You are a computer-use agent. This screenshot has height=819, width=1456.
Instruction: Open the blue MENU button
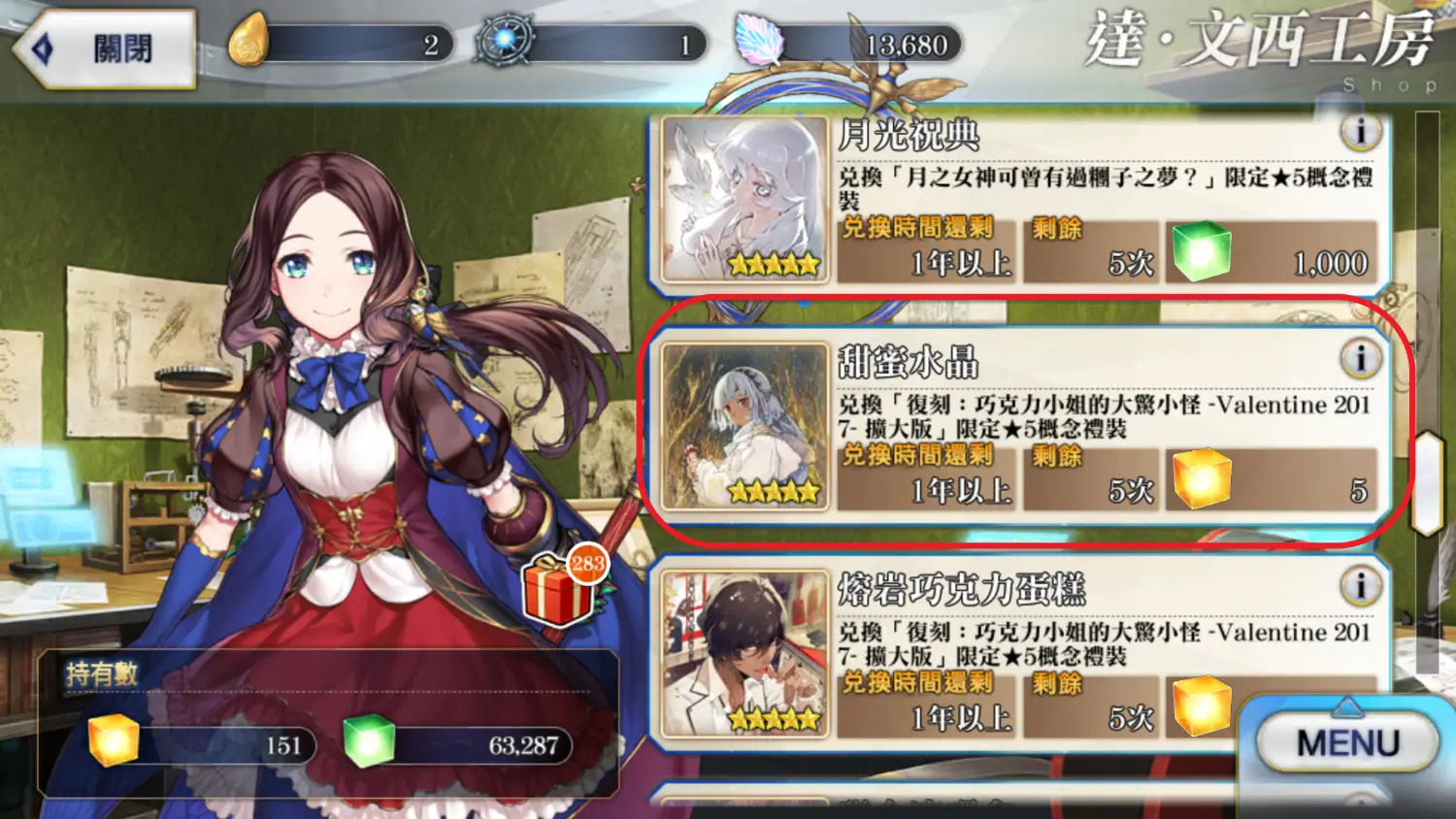point(1346,743)
